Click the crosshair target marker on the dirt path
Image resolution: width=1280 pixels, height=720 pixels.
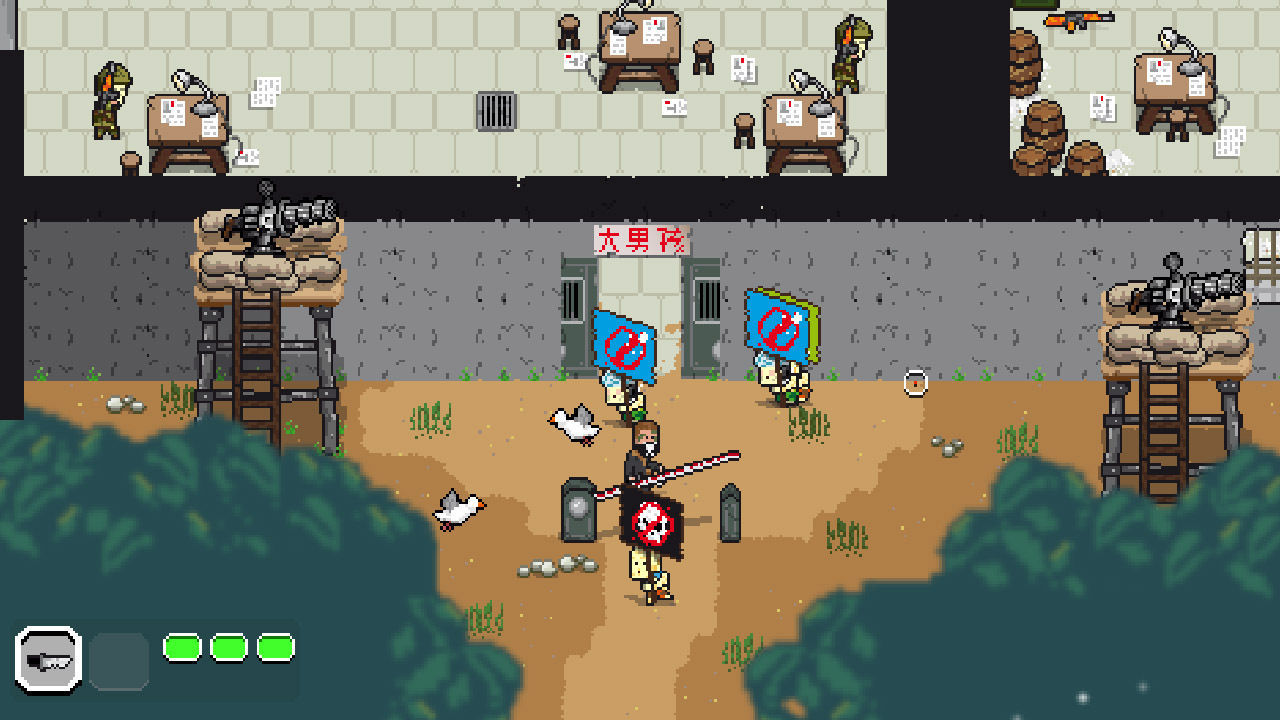[916, 380]
